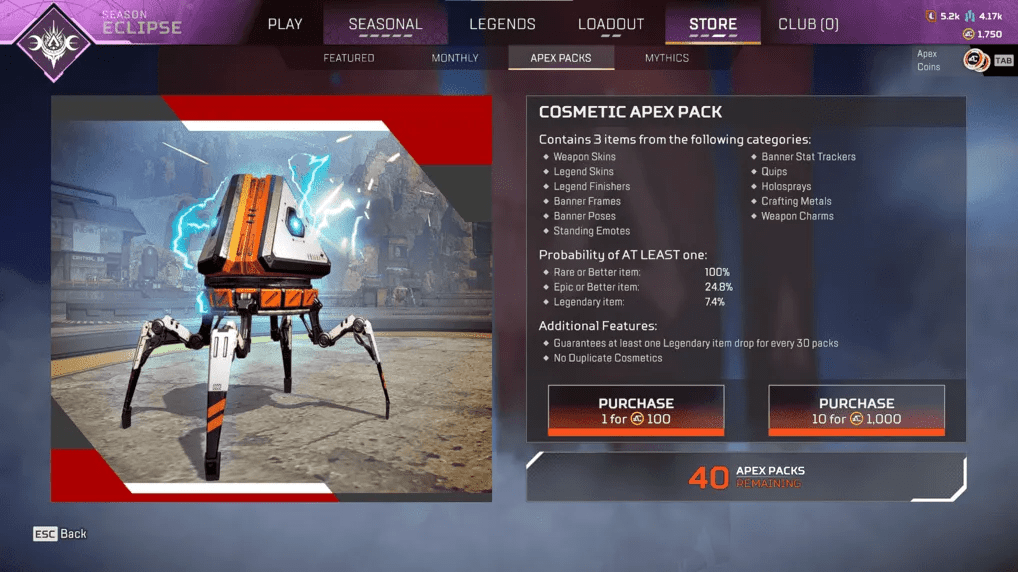Purchase 10 Apex Packs for 1,000 coins
This screenshot has width=1018, height=572.
click(856, 411)
